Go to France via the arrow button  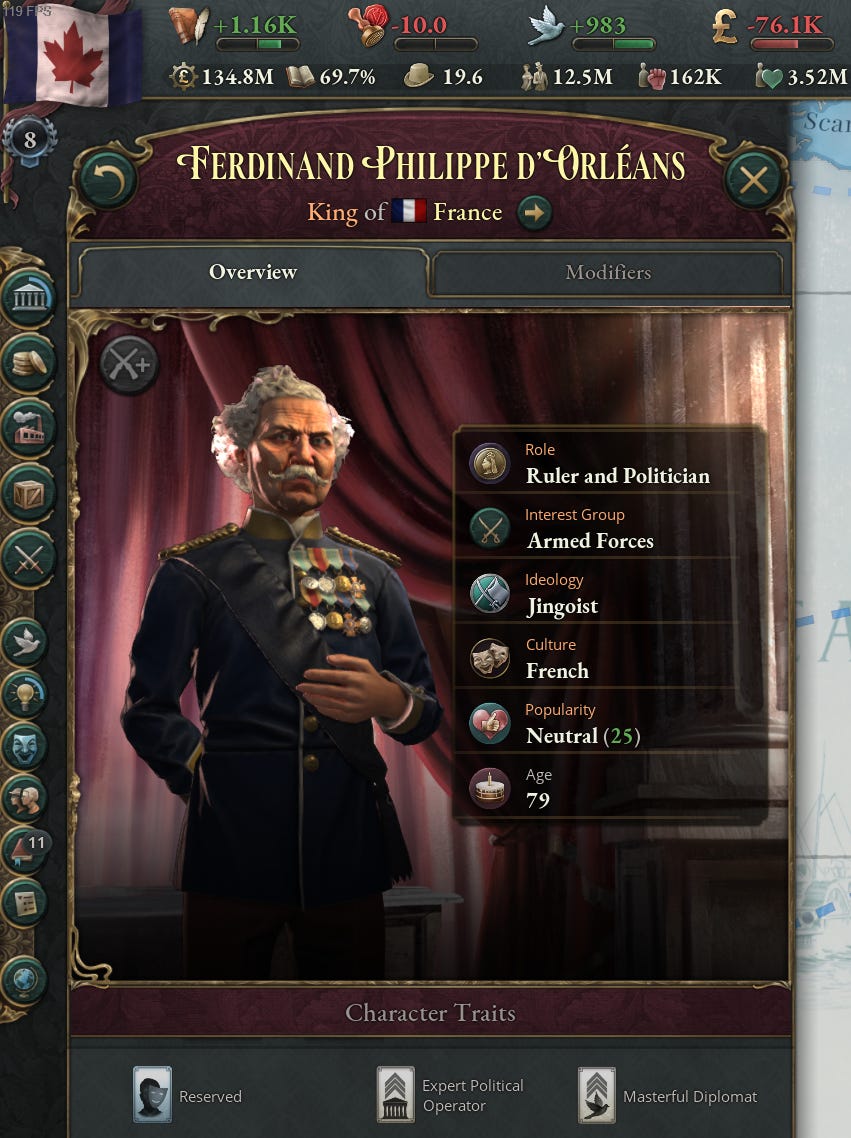[535, 212]
